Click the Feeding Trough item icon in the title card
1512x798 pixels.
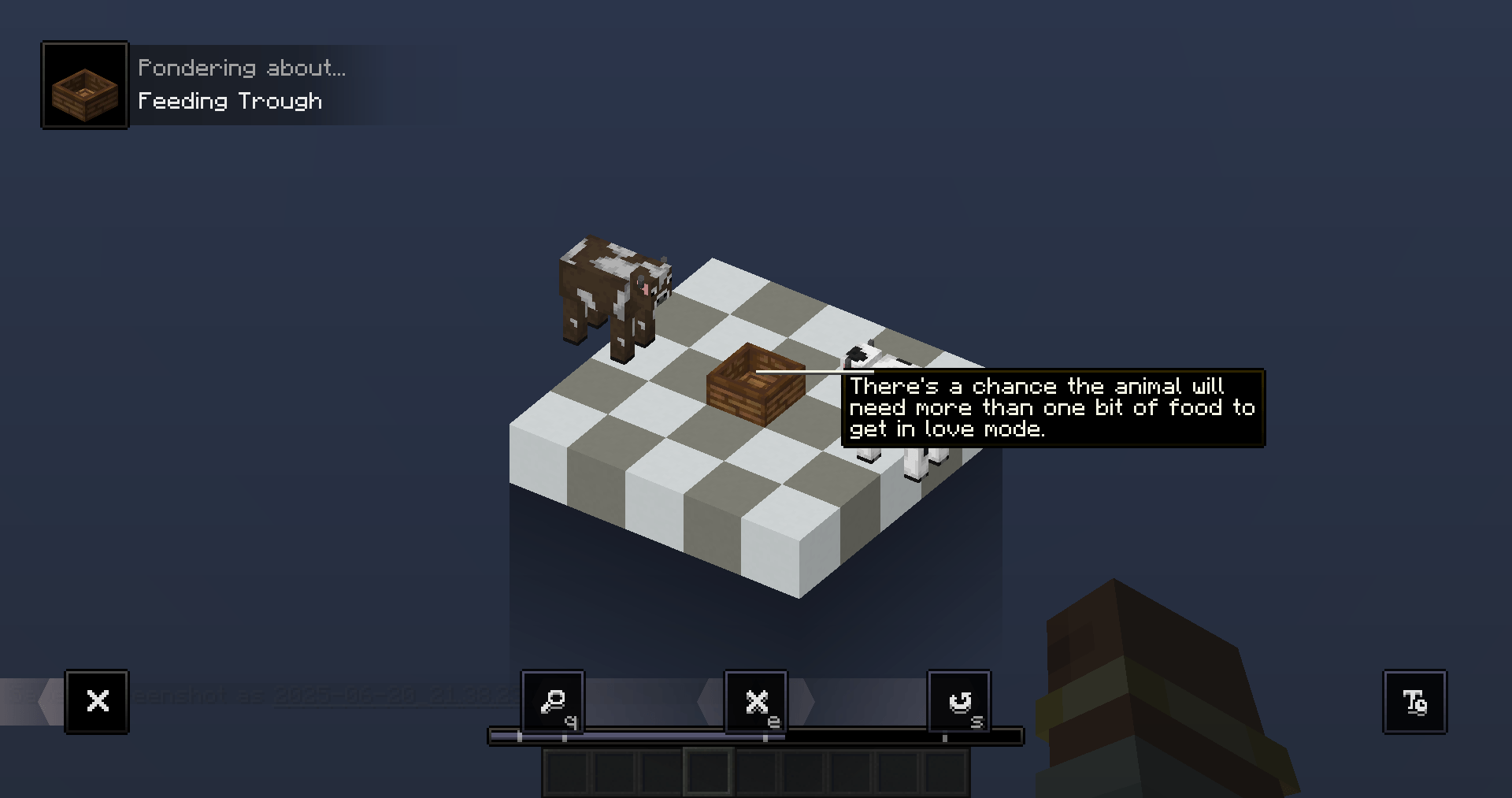pos(84,84)
